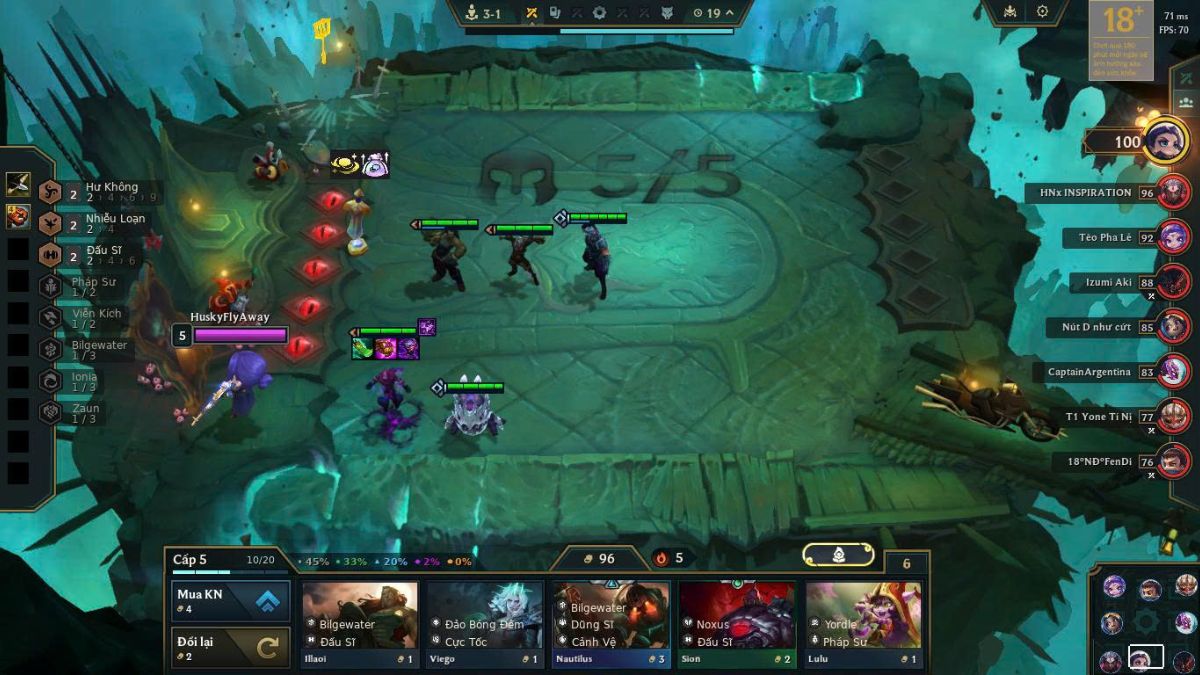The height and width of the screenshot is (675, 1200).
Task: View Tèo Pha Lê's board
Action: pyautogui.click(x=1105, y=238)
